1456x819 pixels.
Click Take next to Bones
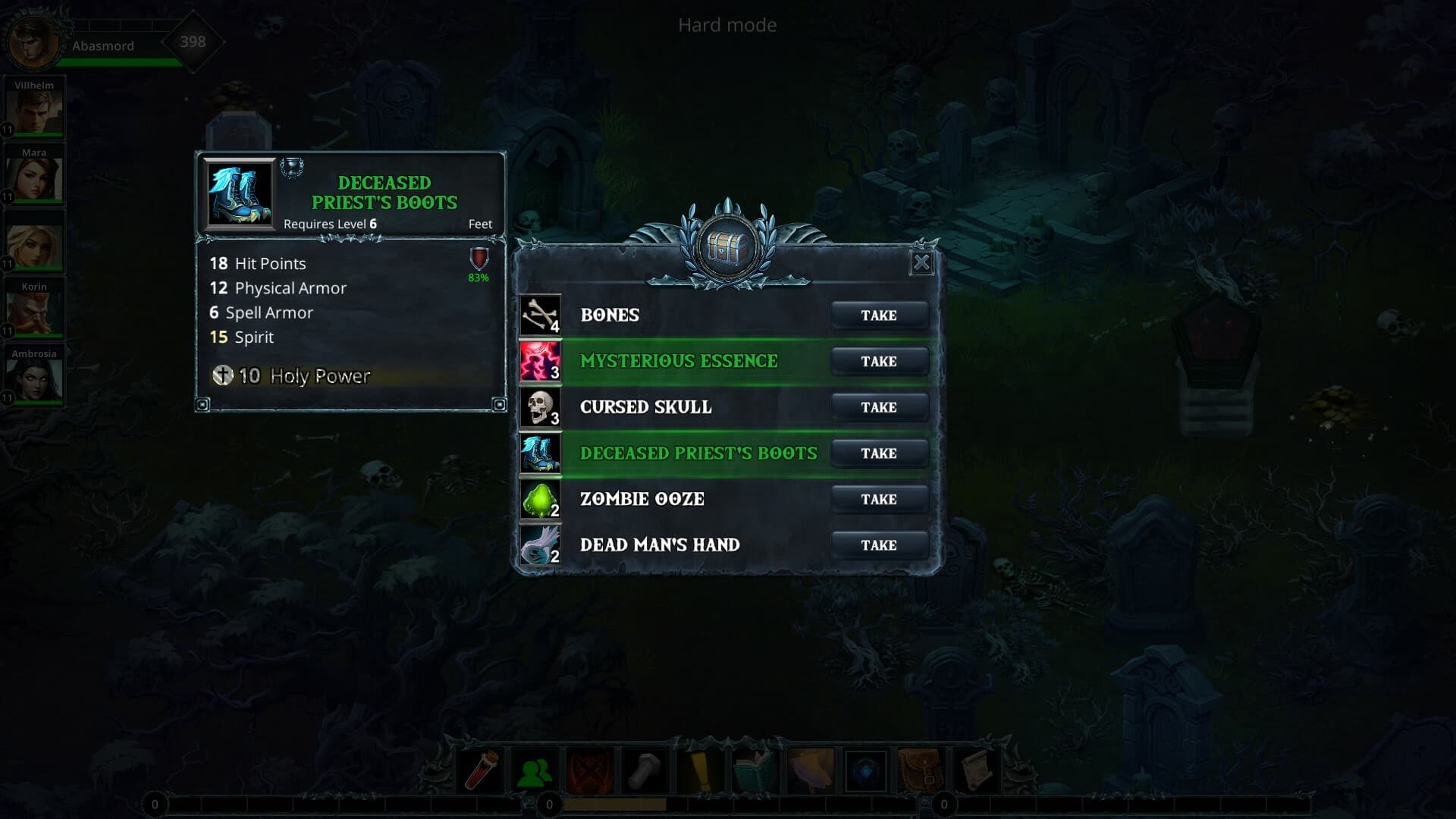(879, 315)
